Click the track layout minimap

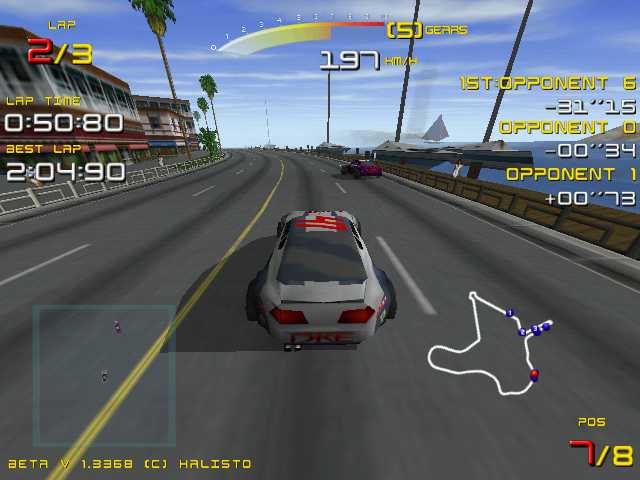(x=490, y=343)
